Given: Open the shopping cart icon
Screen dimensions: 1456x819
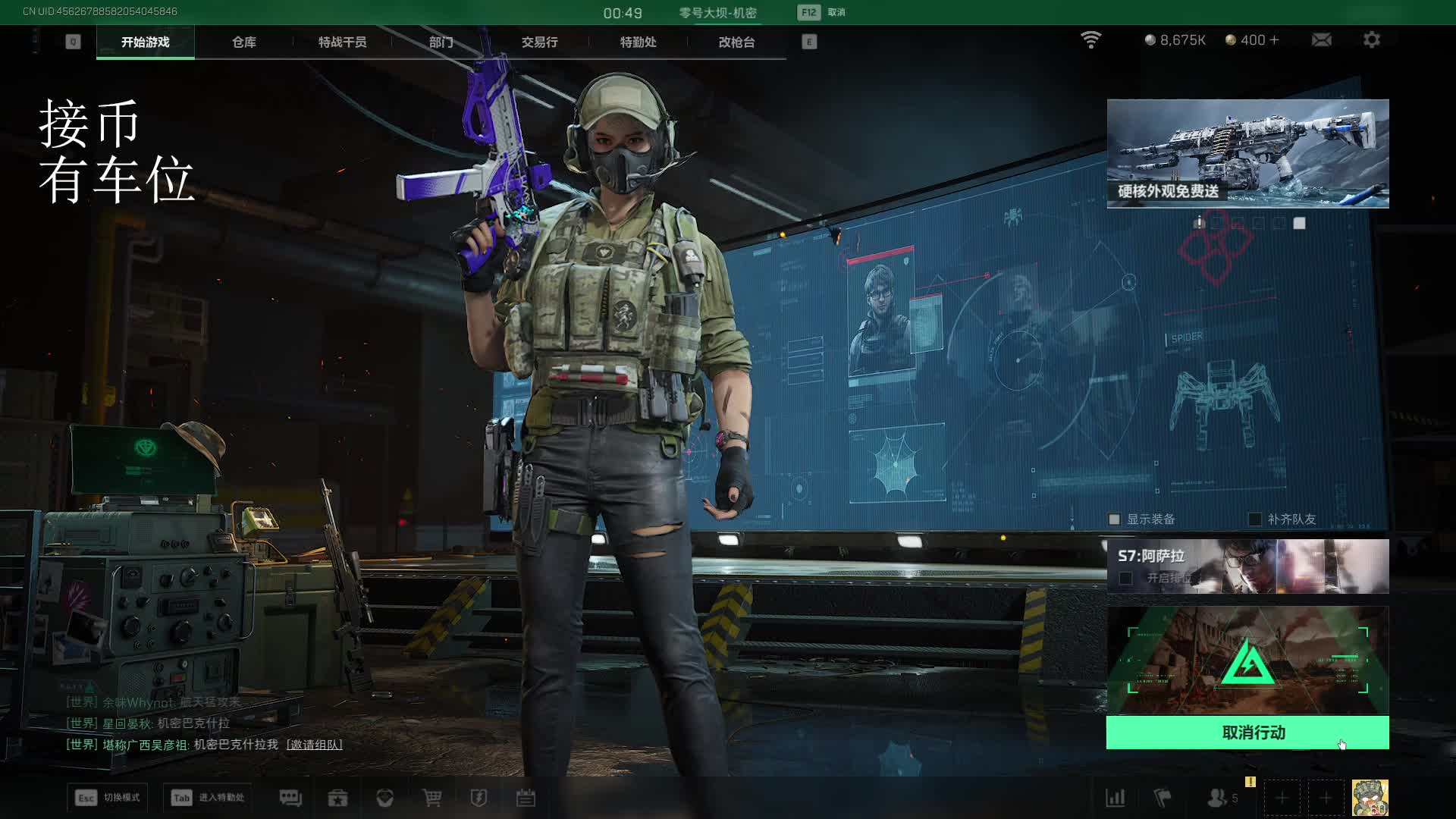Looking at the screenshot, I should tap(431, 798).
